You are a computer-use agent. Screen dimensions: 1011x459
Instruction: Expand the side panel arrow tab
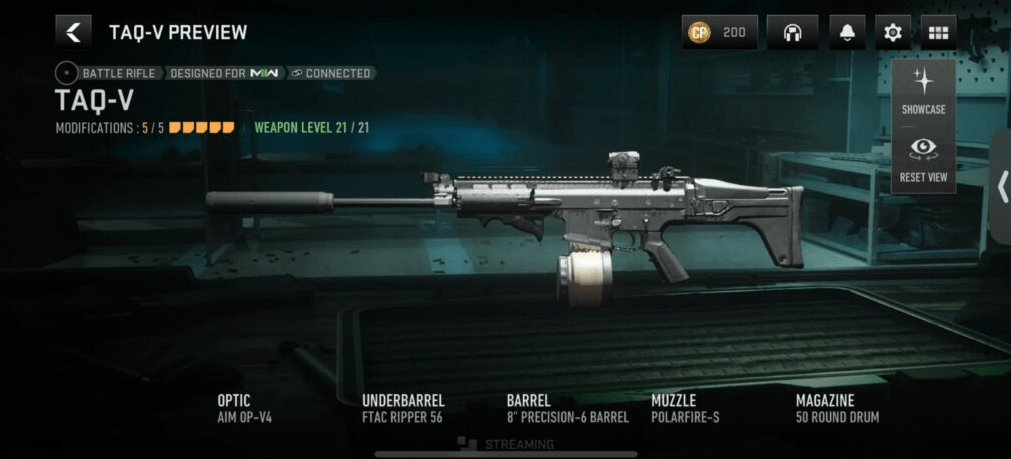(x=1002, y=187)
